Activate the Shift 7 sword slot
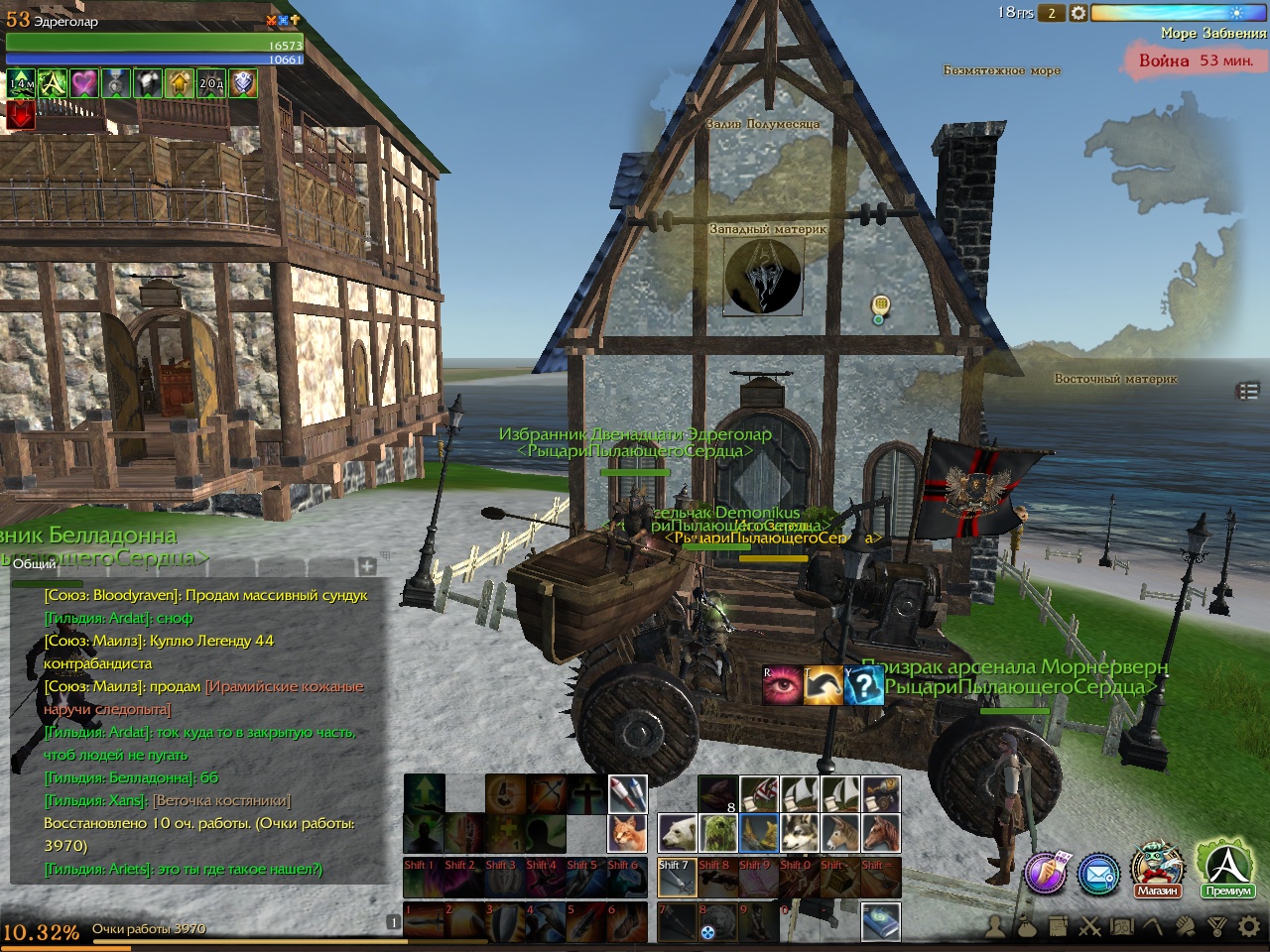 click(678, 878)
